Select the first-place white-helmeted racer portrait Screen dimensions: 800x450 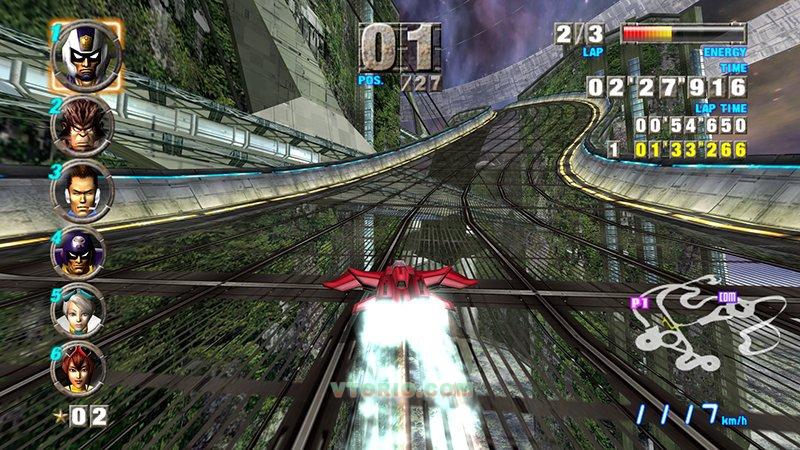pyautogui.click(x=87, y=57)
